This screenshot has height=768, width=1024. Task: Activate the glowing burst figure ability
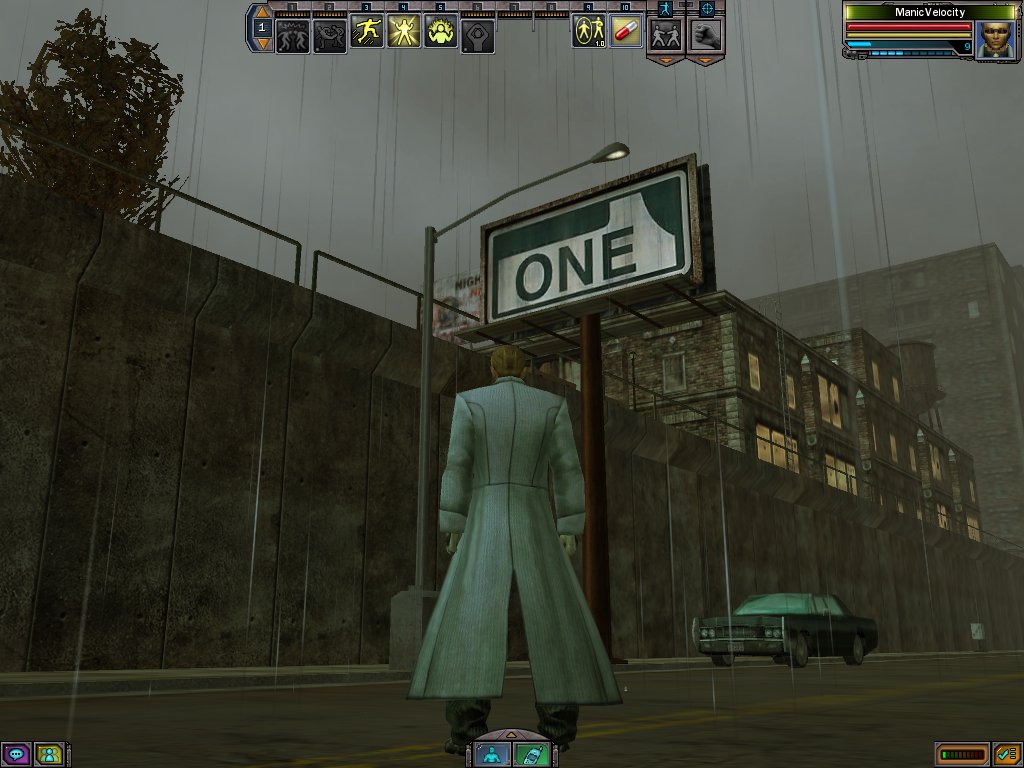[404, 34]
